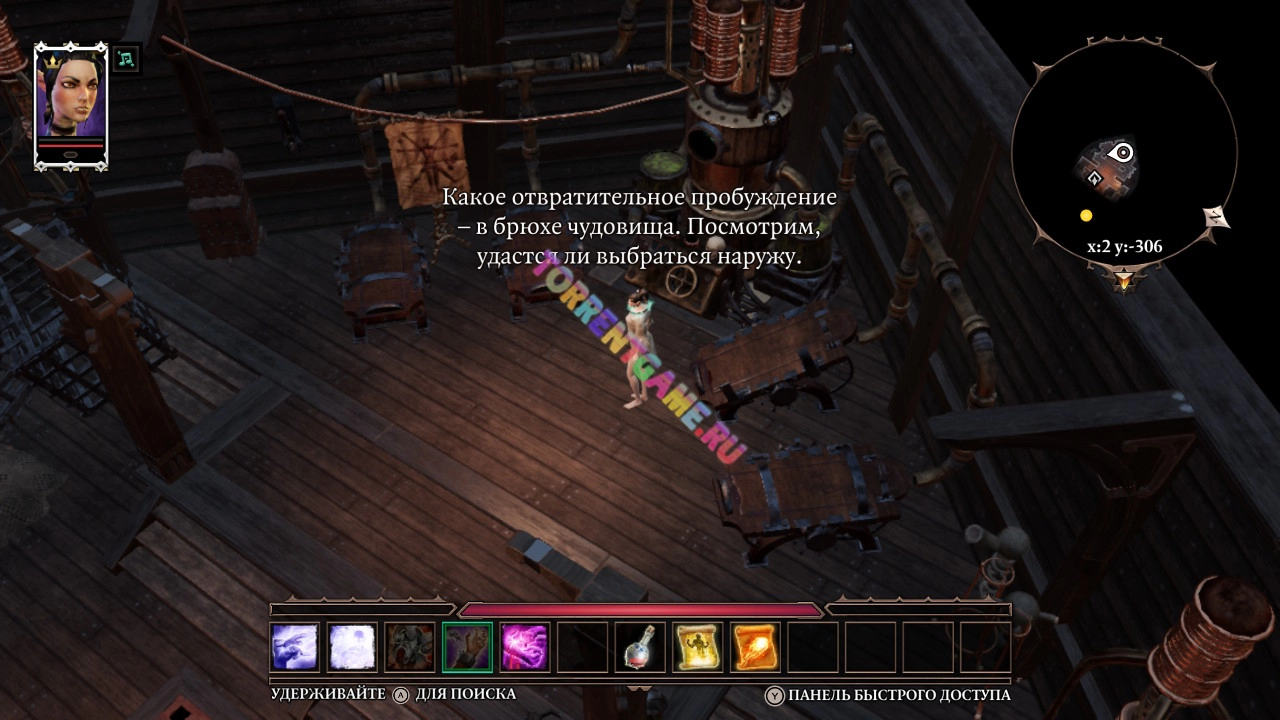Select the character portrait with the crown
The width and height of the screenshot is (1280, 720).
70,105
